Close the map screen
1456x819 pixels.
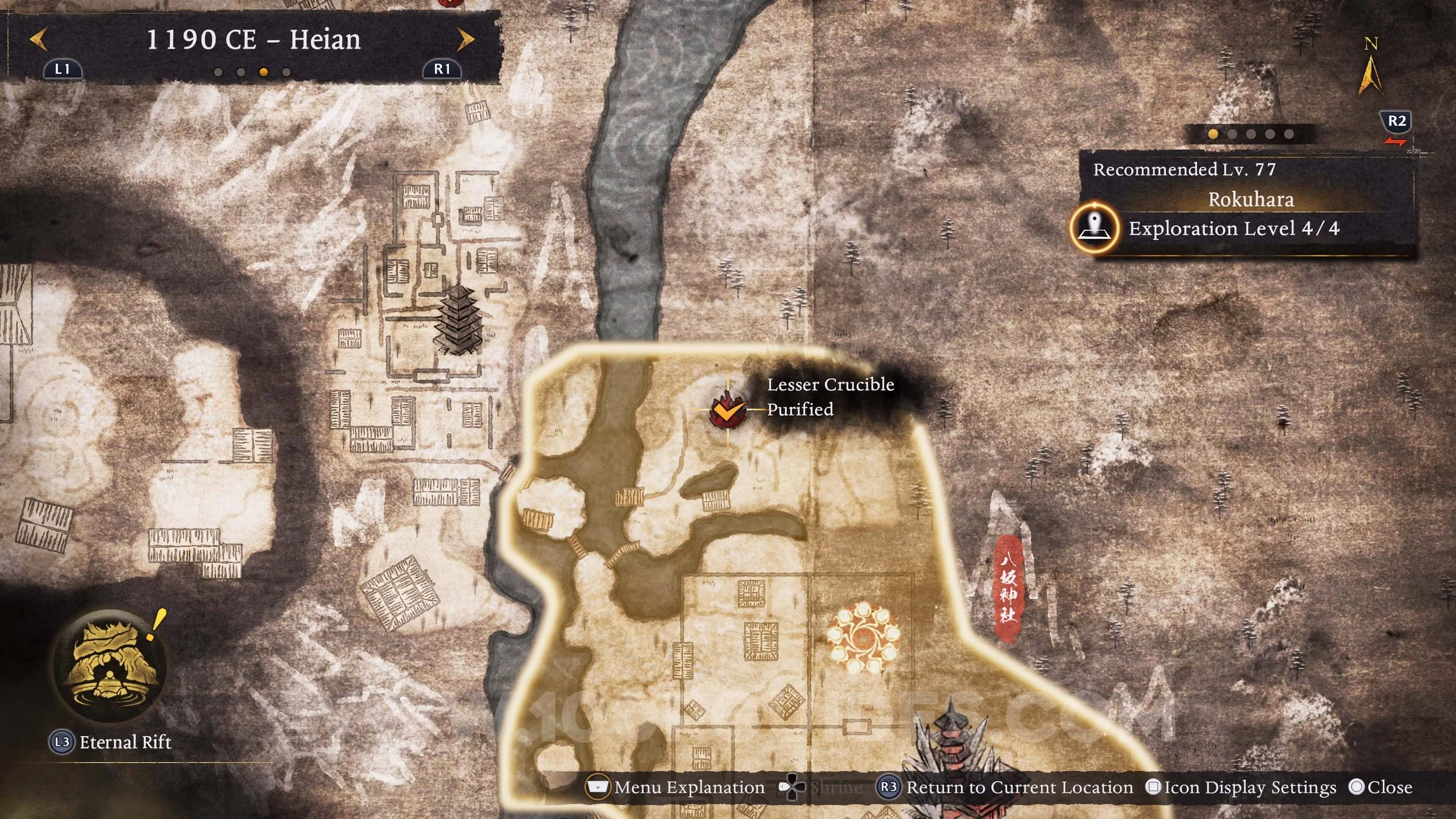pos(1381,788)
